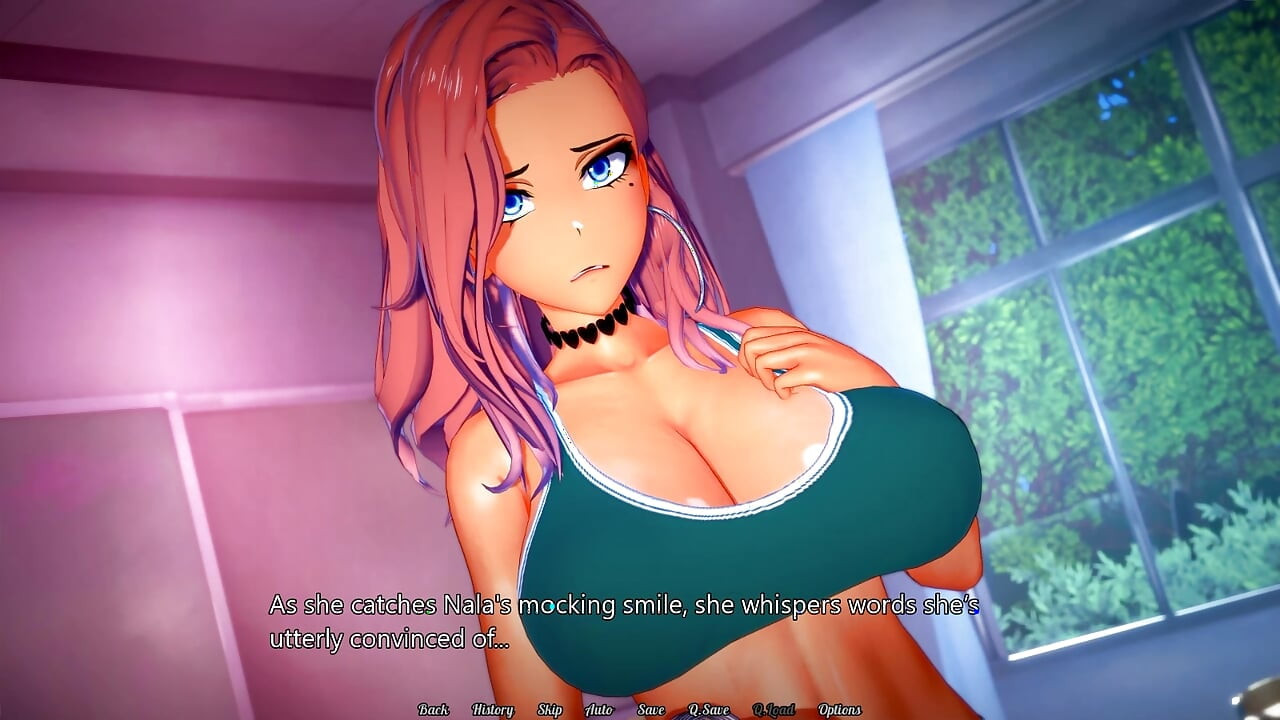The image size is (1280, 720).
Task: Click Auto in the quick menu bar
Action: point(599,708)
